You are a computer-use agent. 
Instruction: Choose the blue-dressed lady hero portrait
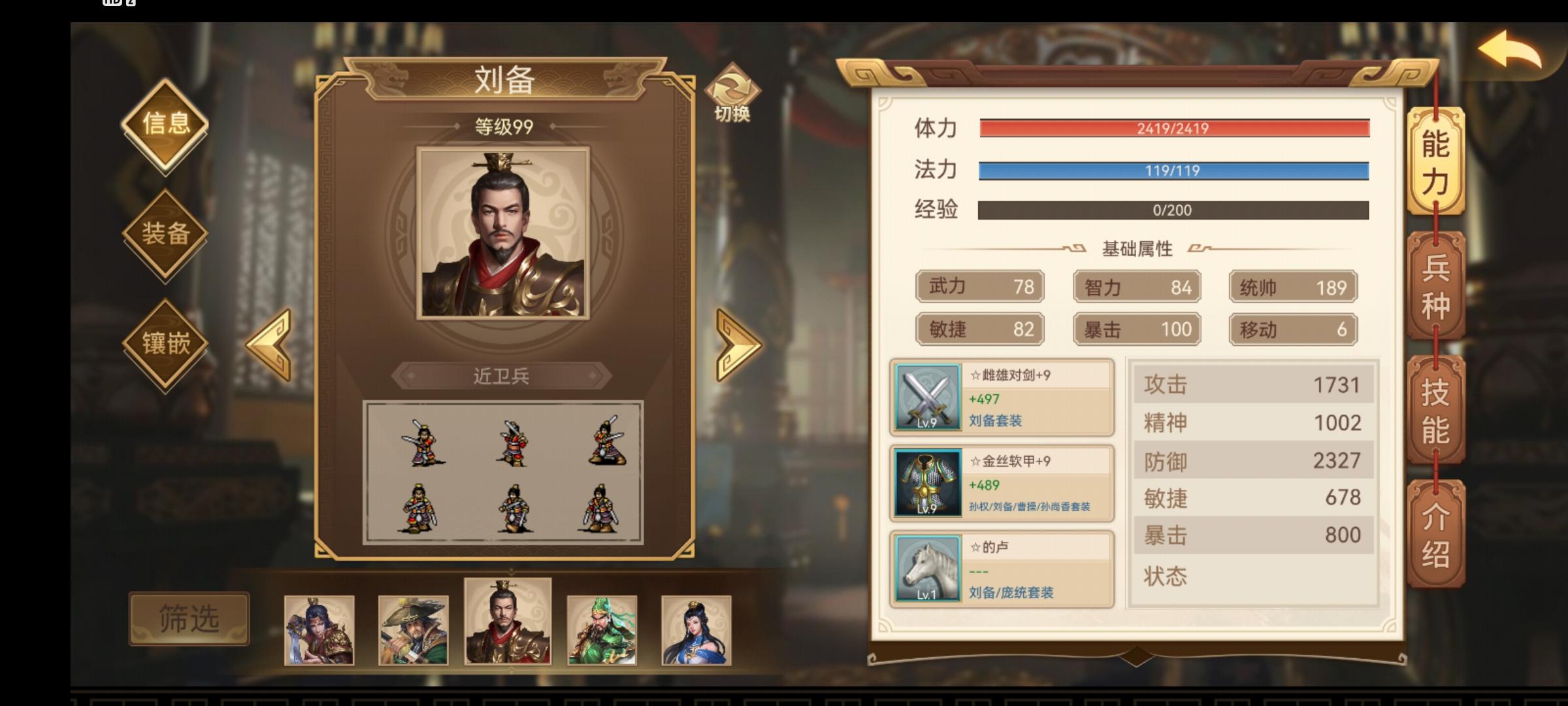696,630
